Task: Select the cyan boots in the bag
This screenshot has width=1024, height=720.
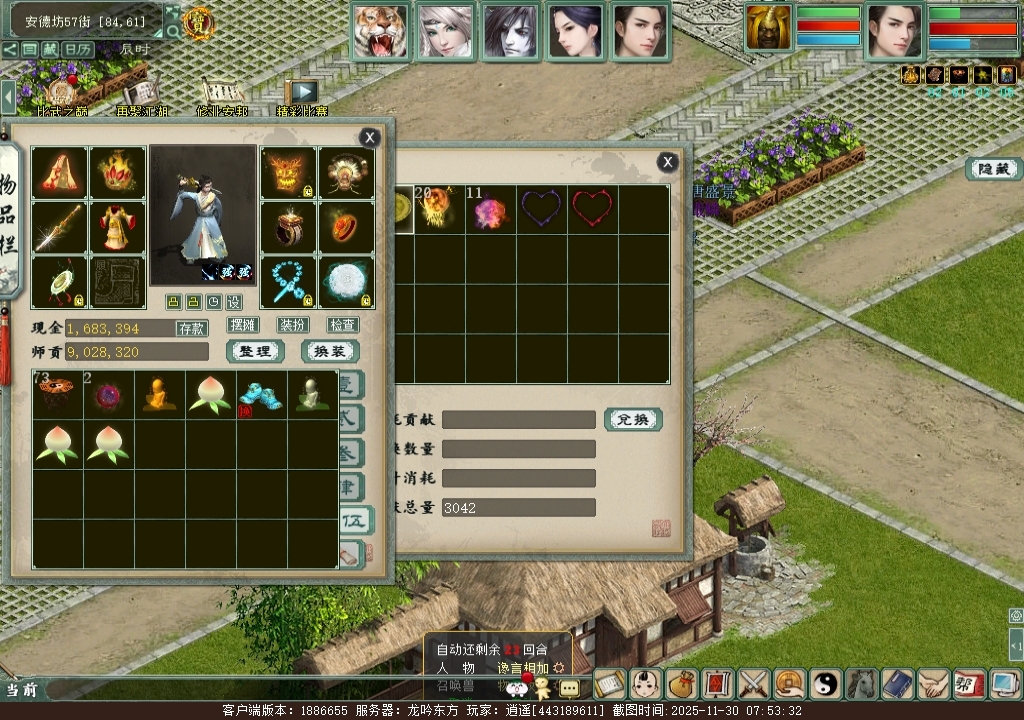Action: click(x=261, y=394)
